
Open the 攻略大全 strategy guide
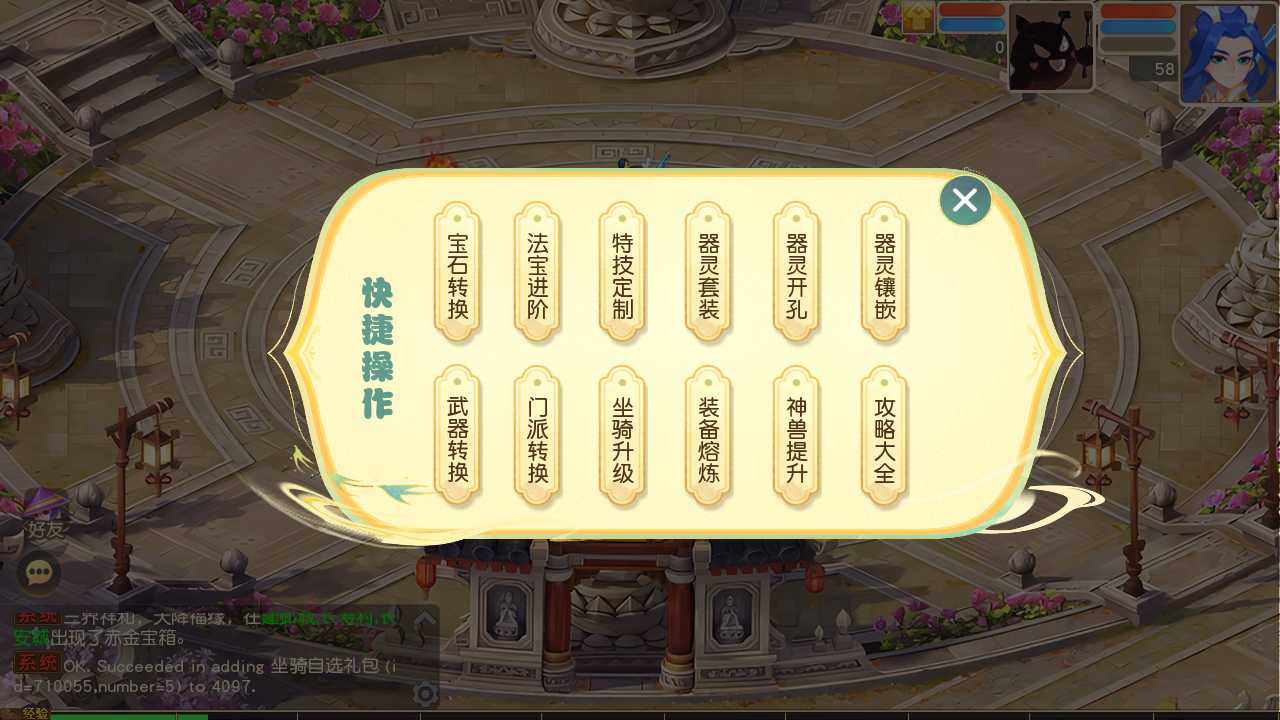coord(883,438)
